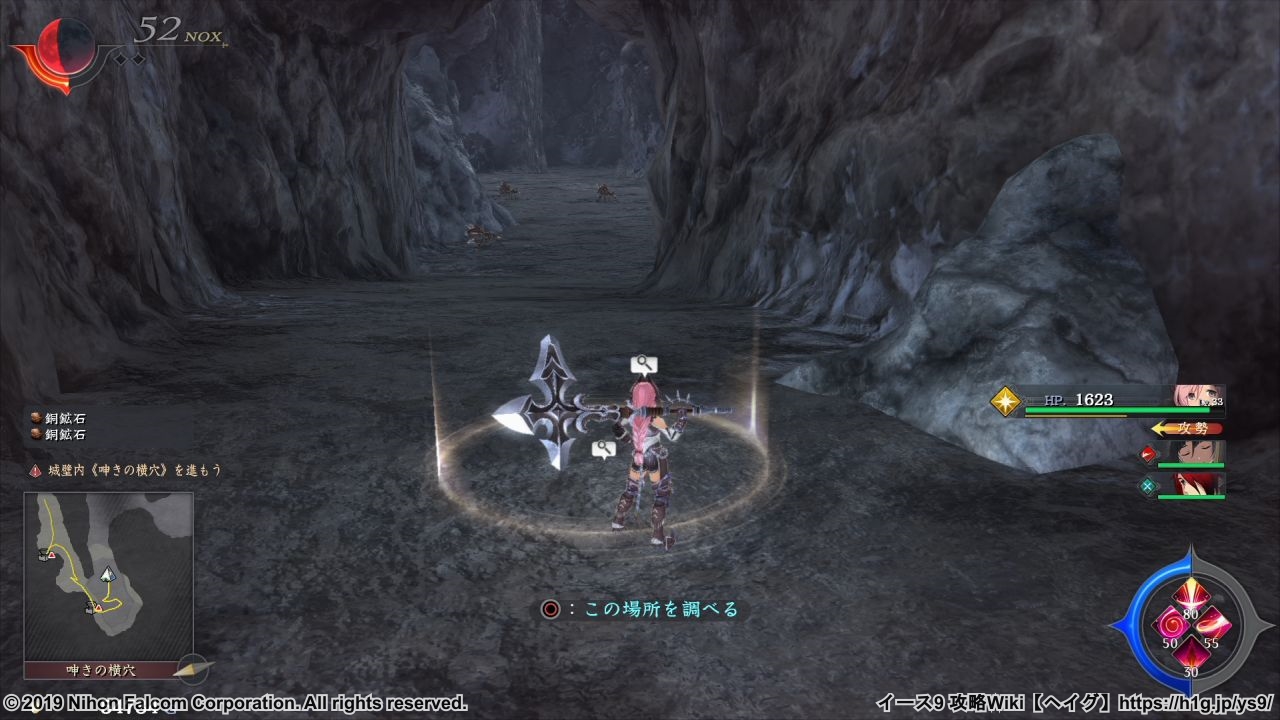Click the minimap compass needle icon
Viewport: 1280px width, 720px height.
click(x=192, y=668)
